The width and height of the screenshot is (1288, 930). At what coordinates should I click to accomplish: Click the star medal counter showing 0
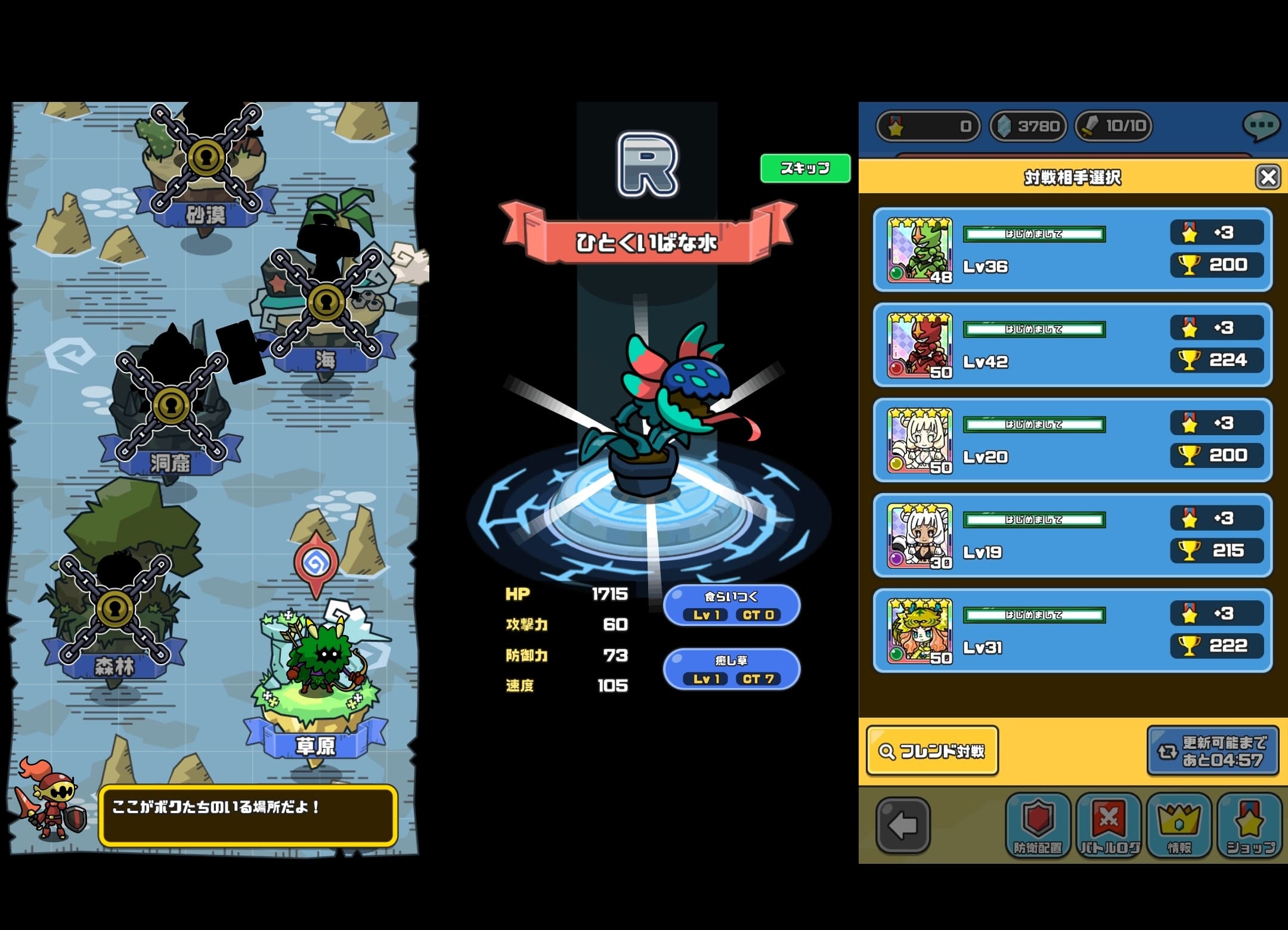[x=928, y=126]
